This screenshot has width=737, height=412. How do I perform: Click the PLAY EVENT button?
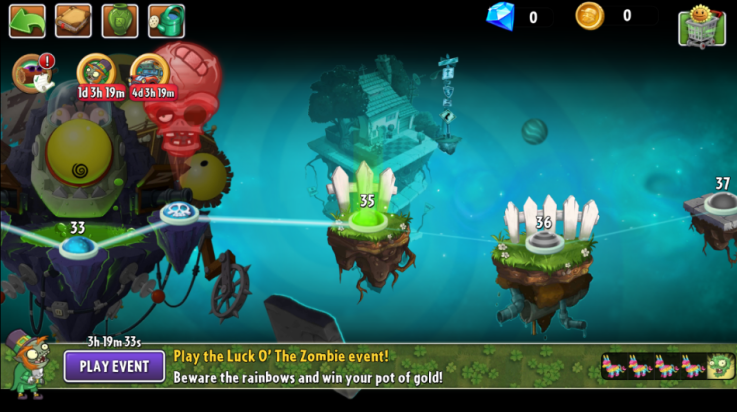click(x=114, y=366)
